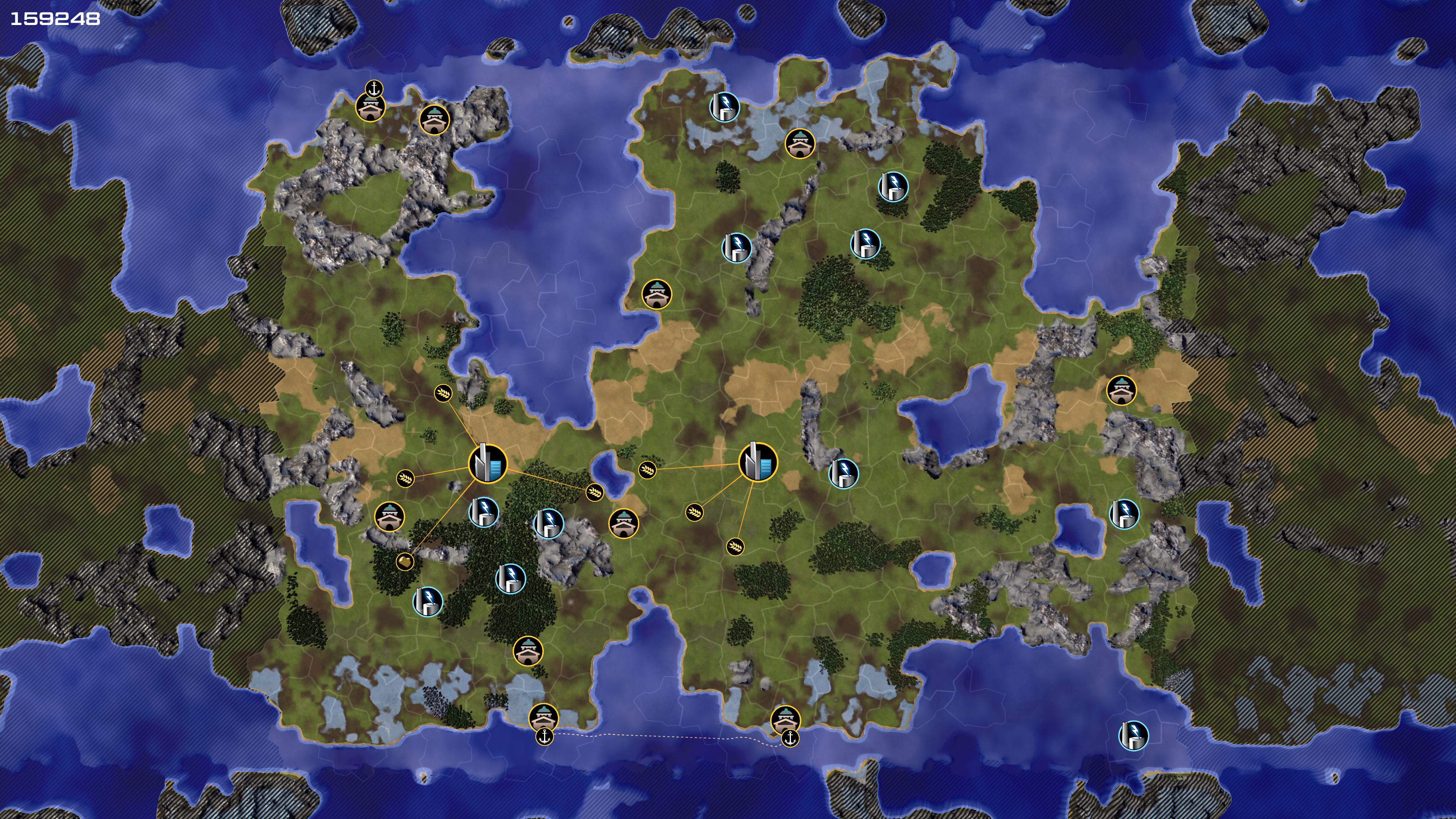Click the gold ore nugget resource marker
The image size is (1456, 819).
tap(405, 561)
